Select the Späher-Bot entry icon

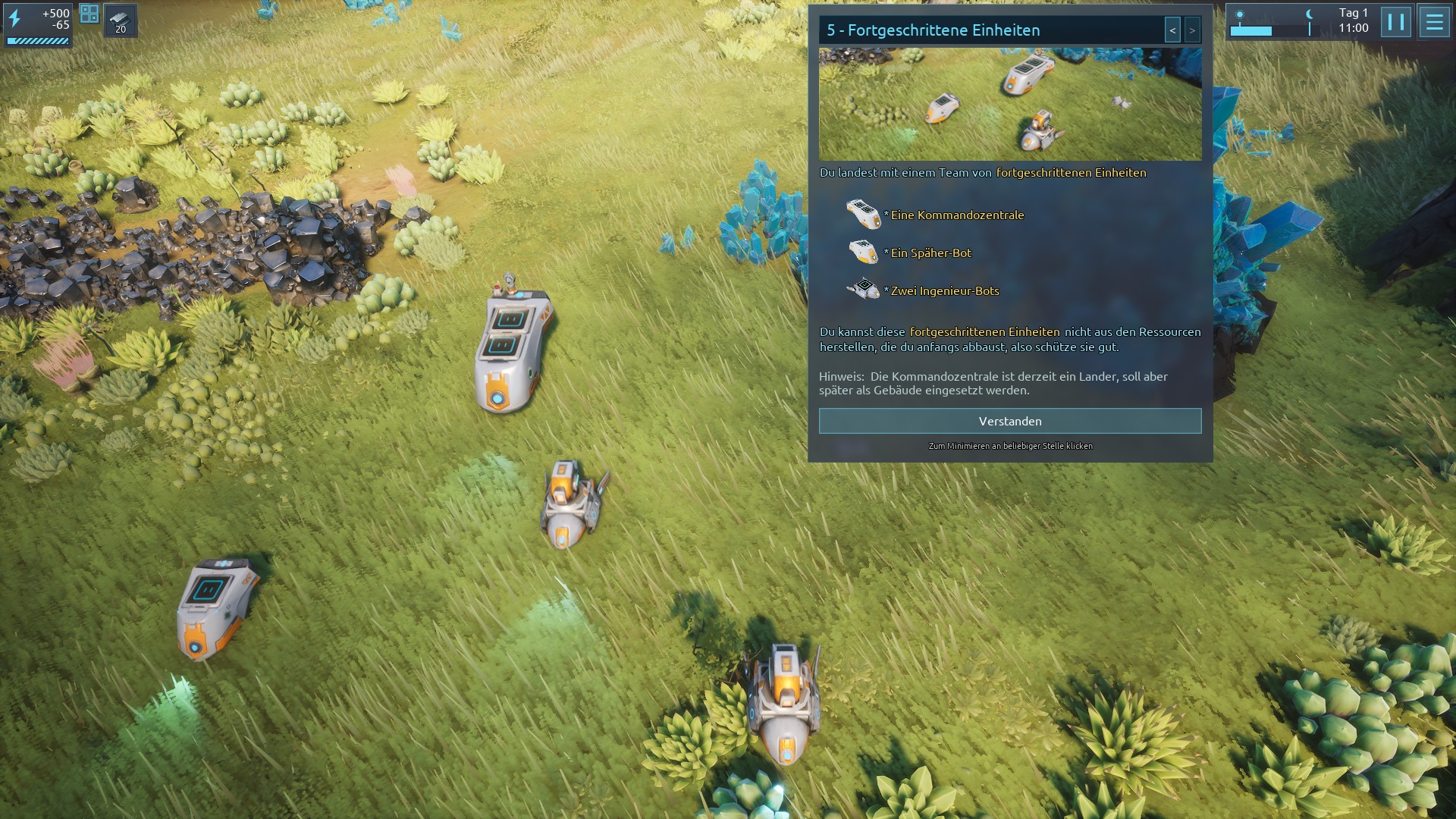tap(863, 252)
